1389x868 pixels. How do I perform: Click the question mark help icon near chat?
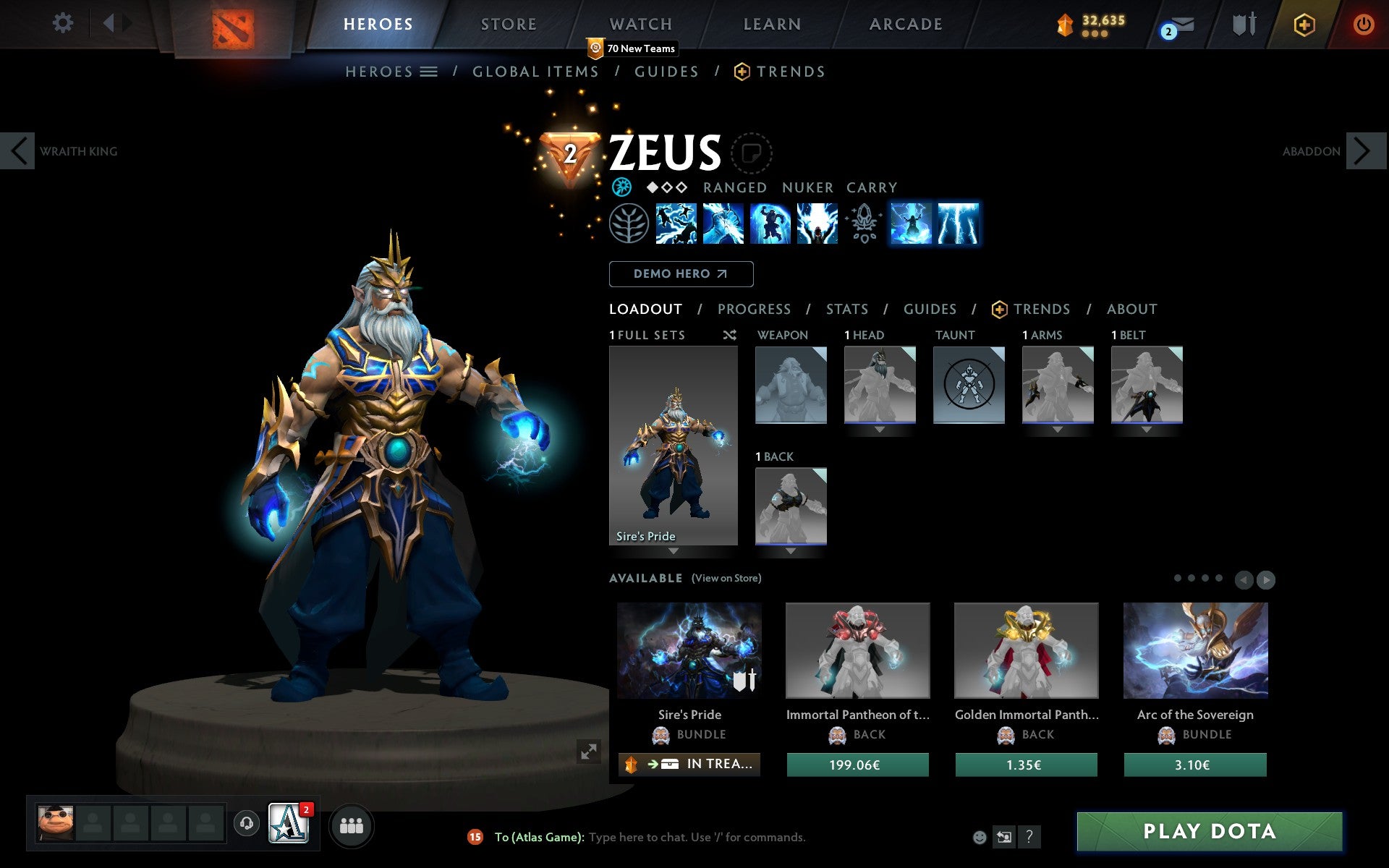pos(1030,837)
